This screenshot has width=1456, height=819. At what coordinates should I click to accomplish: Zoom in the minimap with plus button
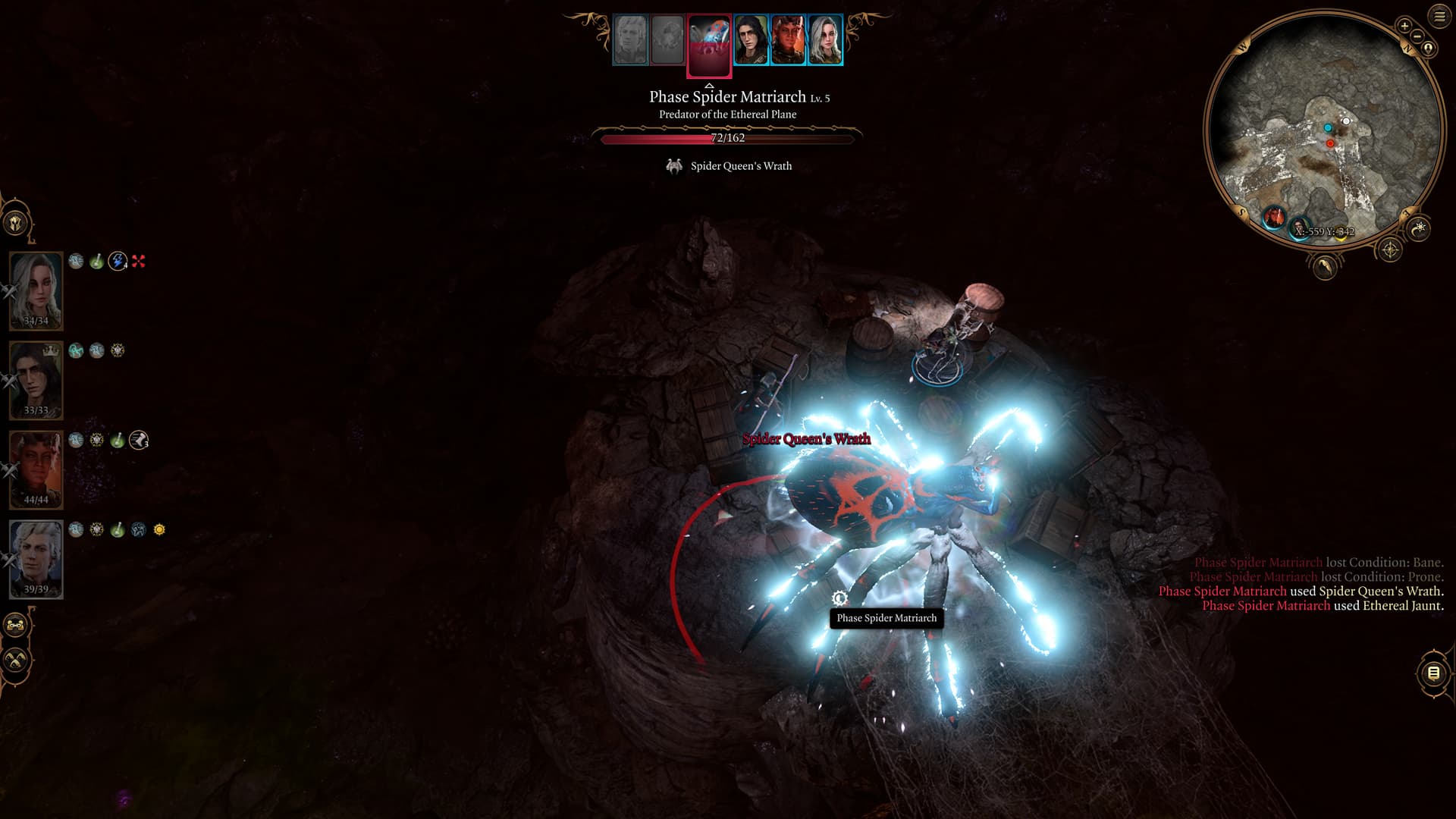pyautogui.click(x=1404, y=26)
